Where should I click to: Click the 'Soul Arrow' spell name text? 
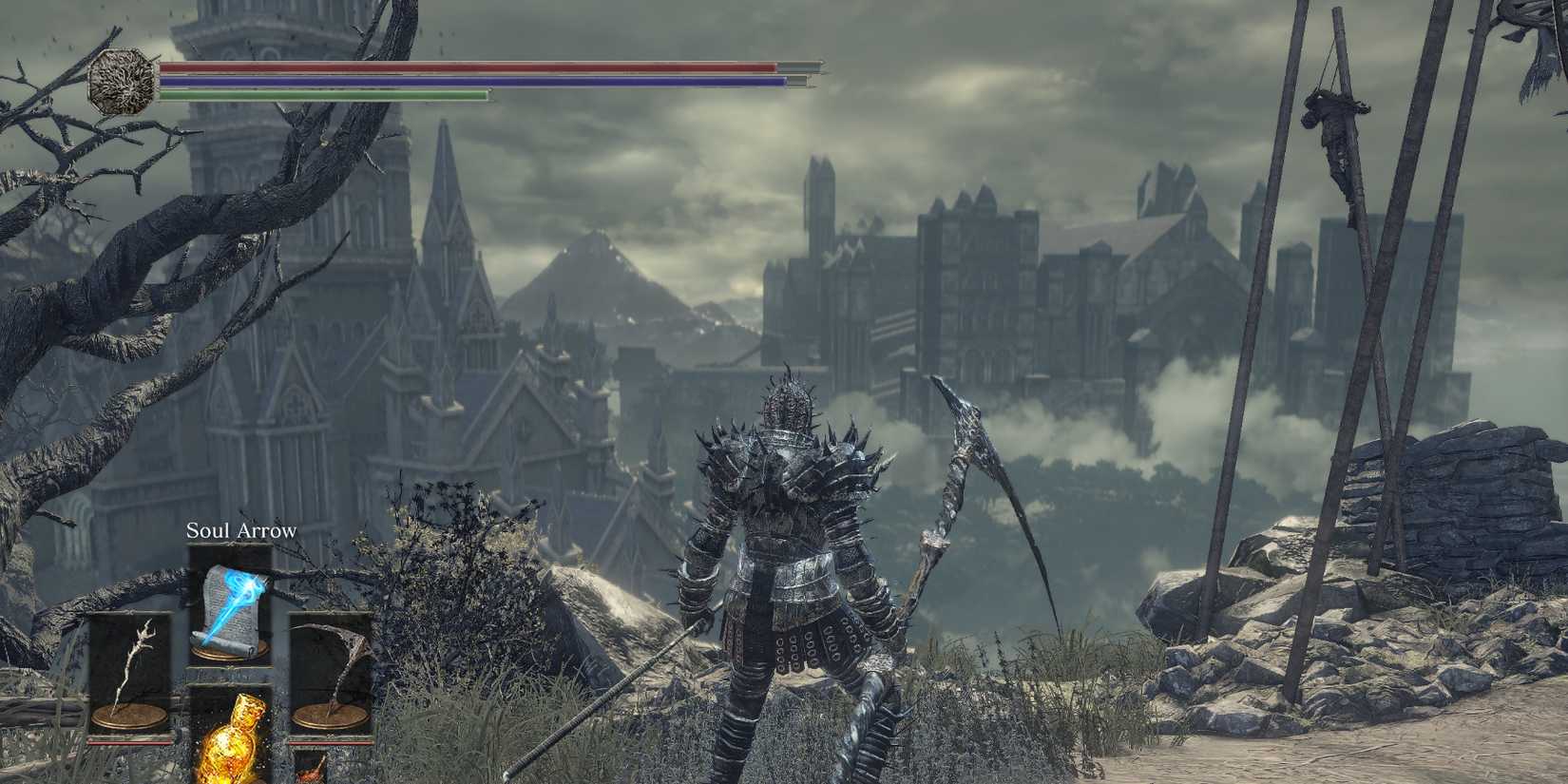tap(240, 529)
